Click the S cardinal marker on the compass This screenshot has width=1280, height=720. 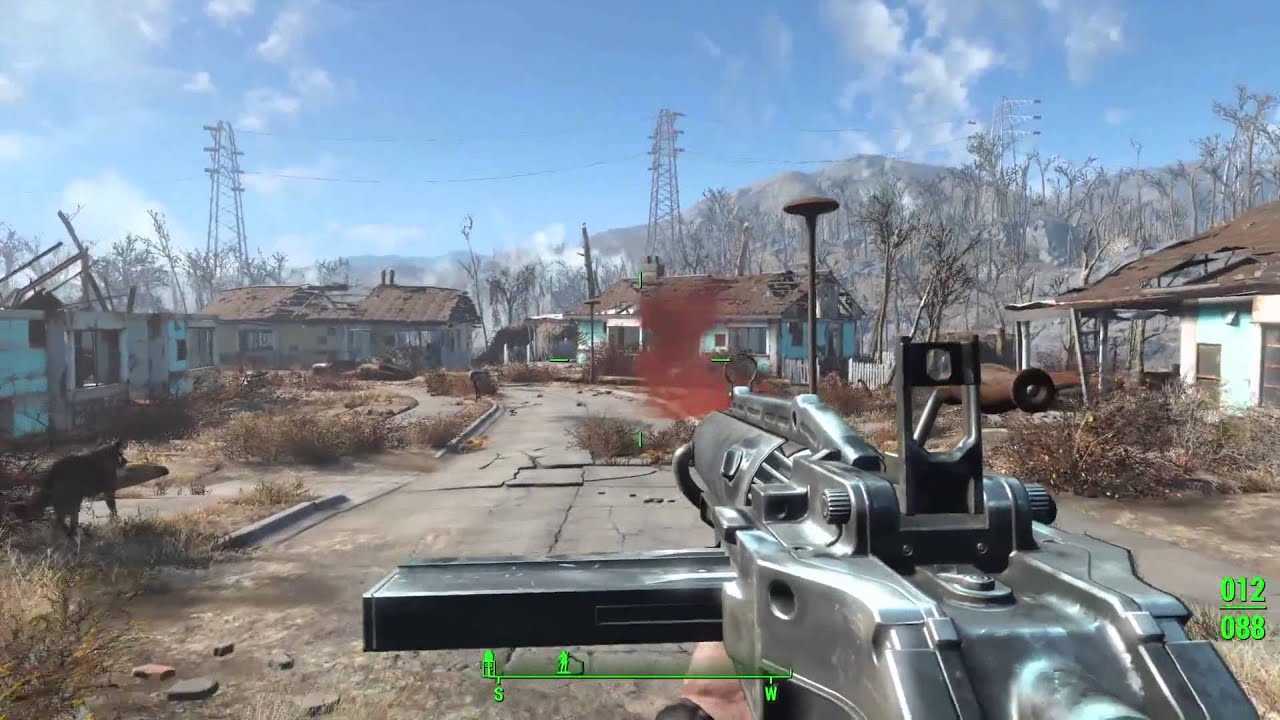pyautogui.click(x=498, y=694)
